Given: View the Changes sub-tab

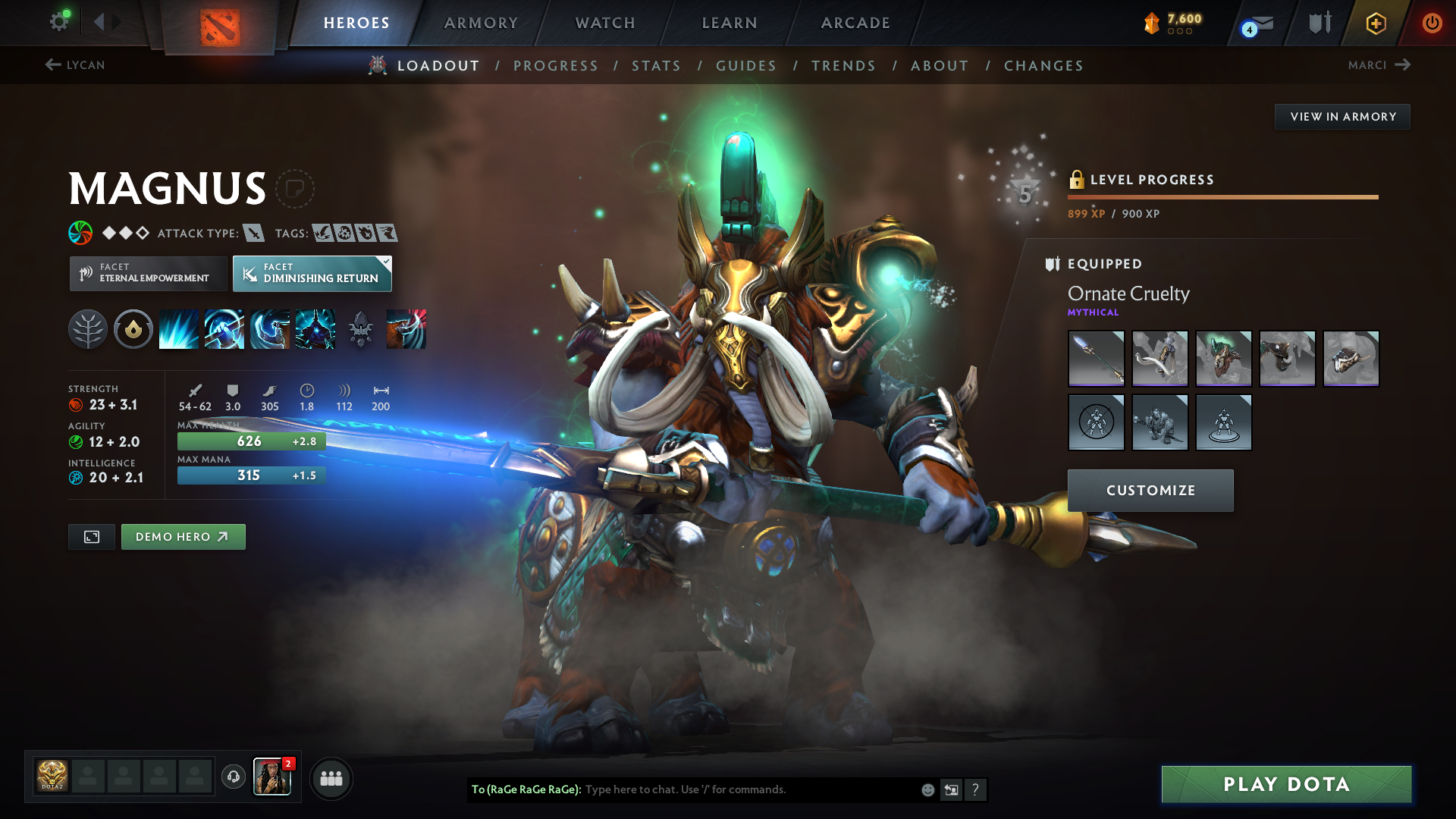Looking at the screenshot, I should (1043, 66).
